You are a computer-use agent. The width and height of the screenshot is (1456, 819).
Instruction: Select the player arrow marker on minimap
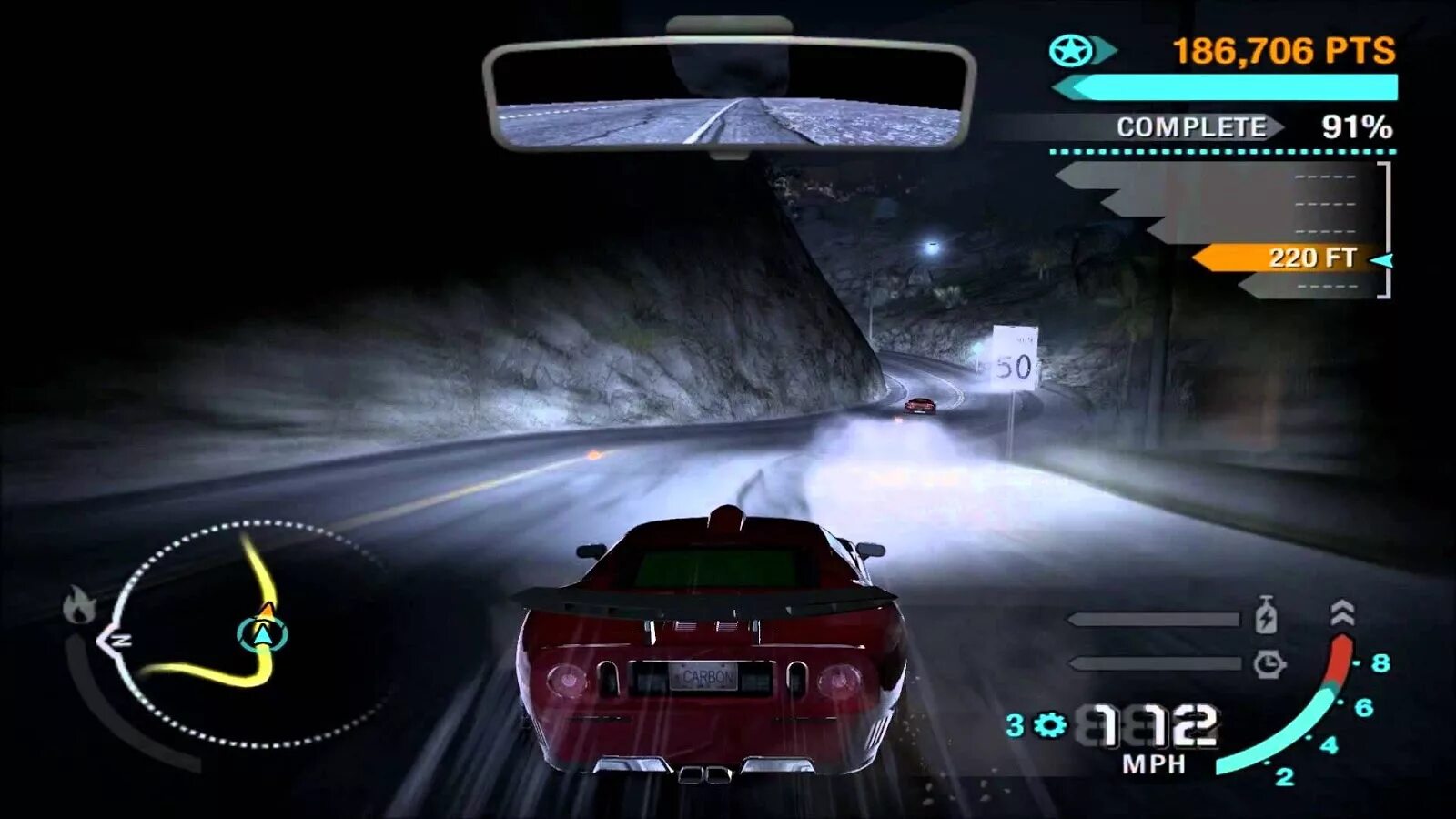263,632
